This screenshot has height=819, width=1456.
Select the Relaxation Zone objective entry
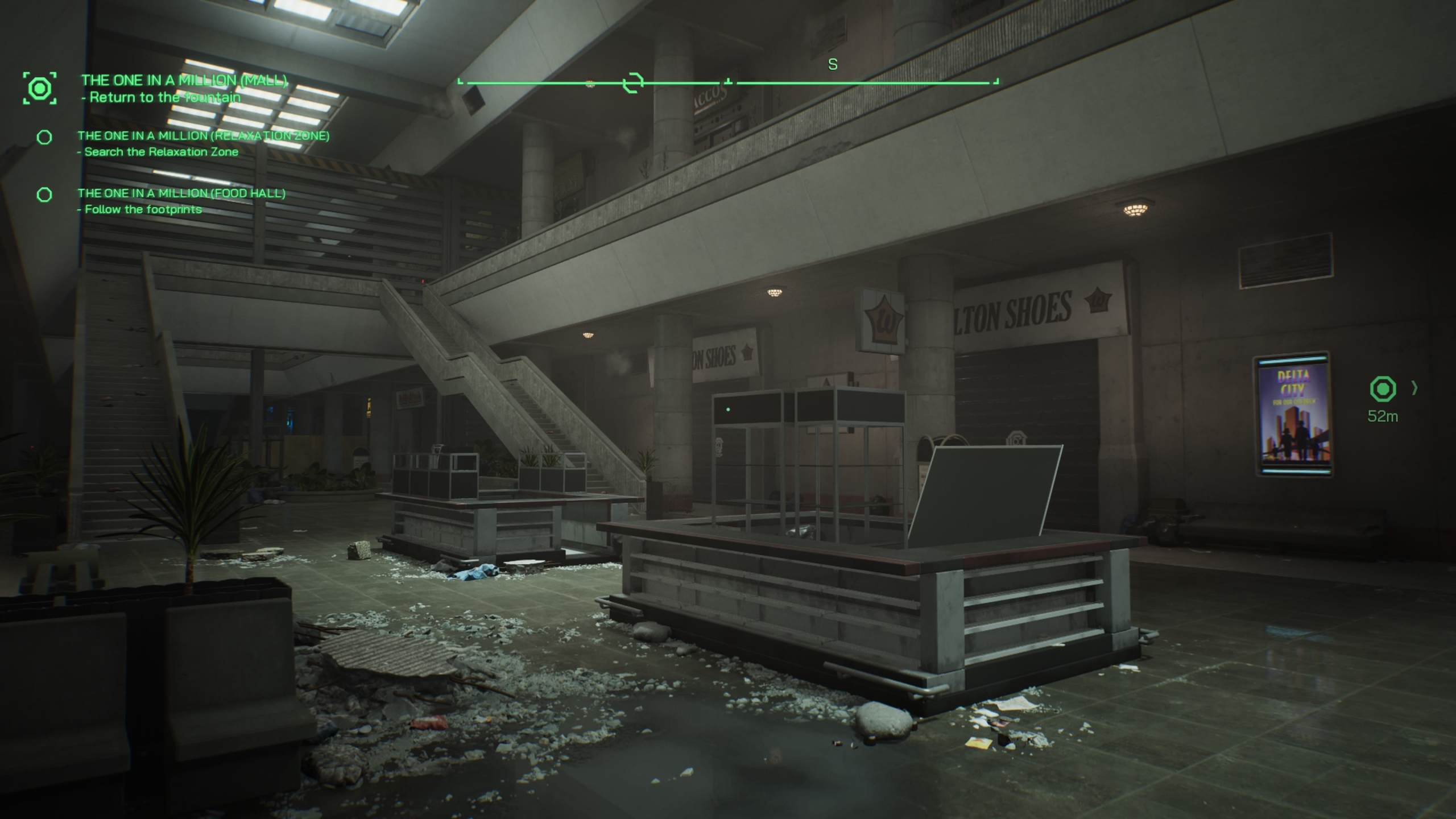point(203,143)
